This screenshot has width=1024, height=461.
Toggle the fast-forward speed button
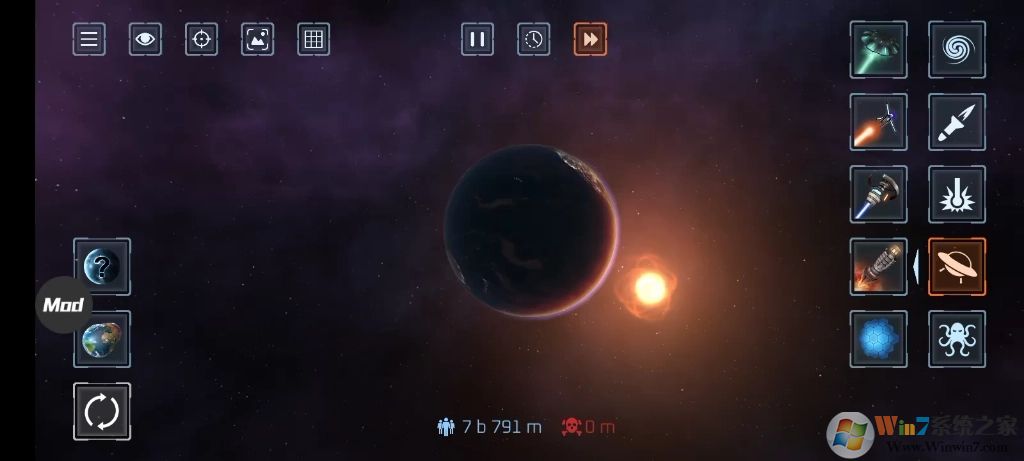pyautogui.click(x=590, y=39)
